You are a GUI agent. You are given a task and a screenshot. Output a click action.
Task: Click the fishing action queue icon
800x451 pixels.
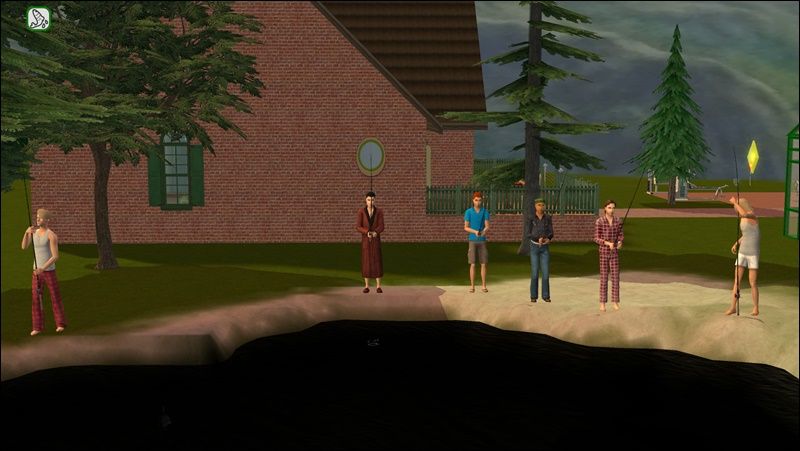39,18
